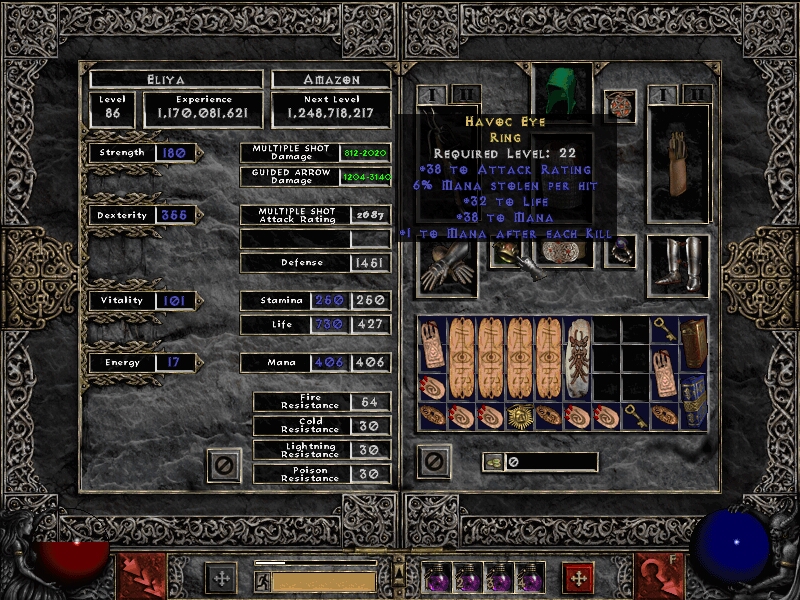Toggle the run/walk button

coord(262,581)
